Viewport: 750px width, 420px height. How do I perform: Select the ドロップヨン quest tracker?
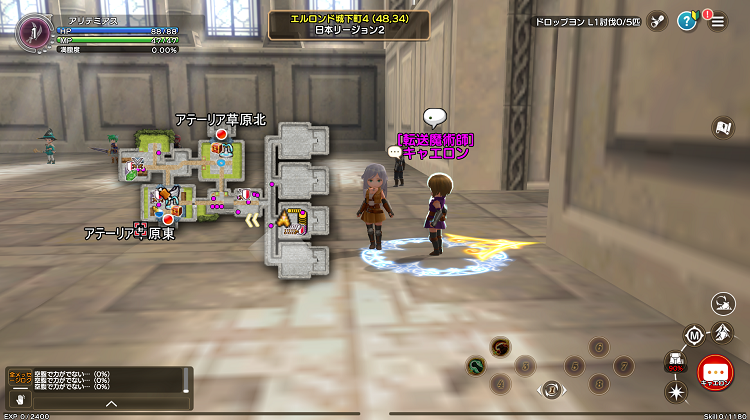(586, 21)
